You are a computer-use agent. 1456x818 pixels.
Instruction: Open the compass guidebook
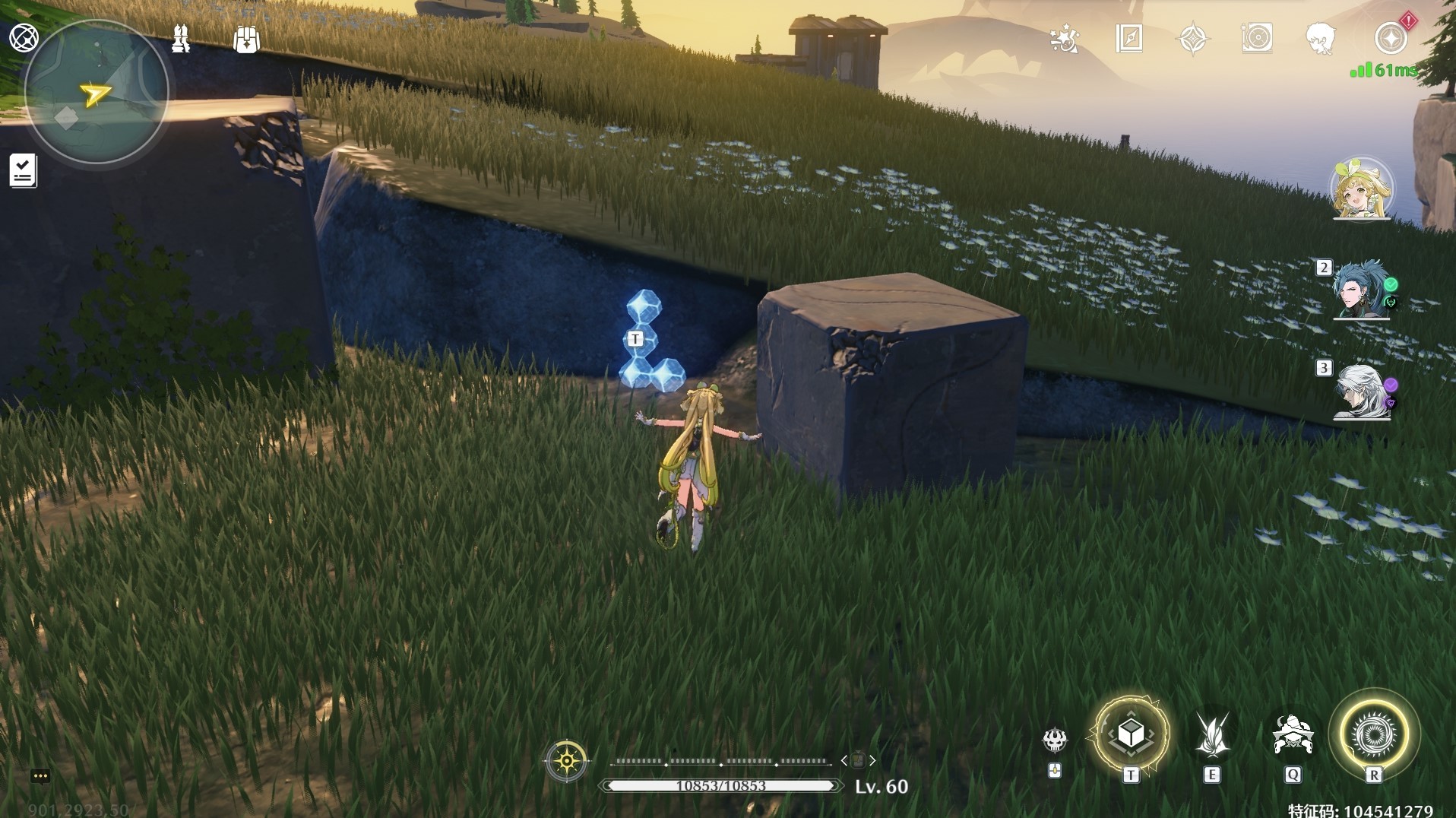(1129, 38)
